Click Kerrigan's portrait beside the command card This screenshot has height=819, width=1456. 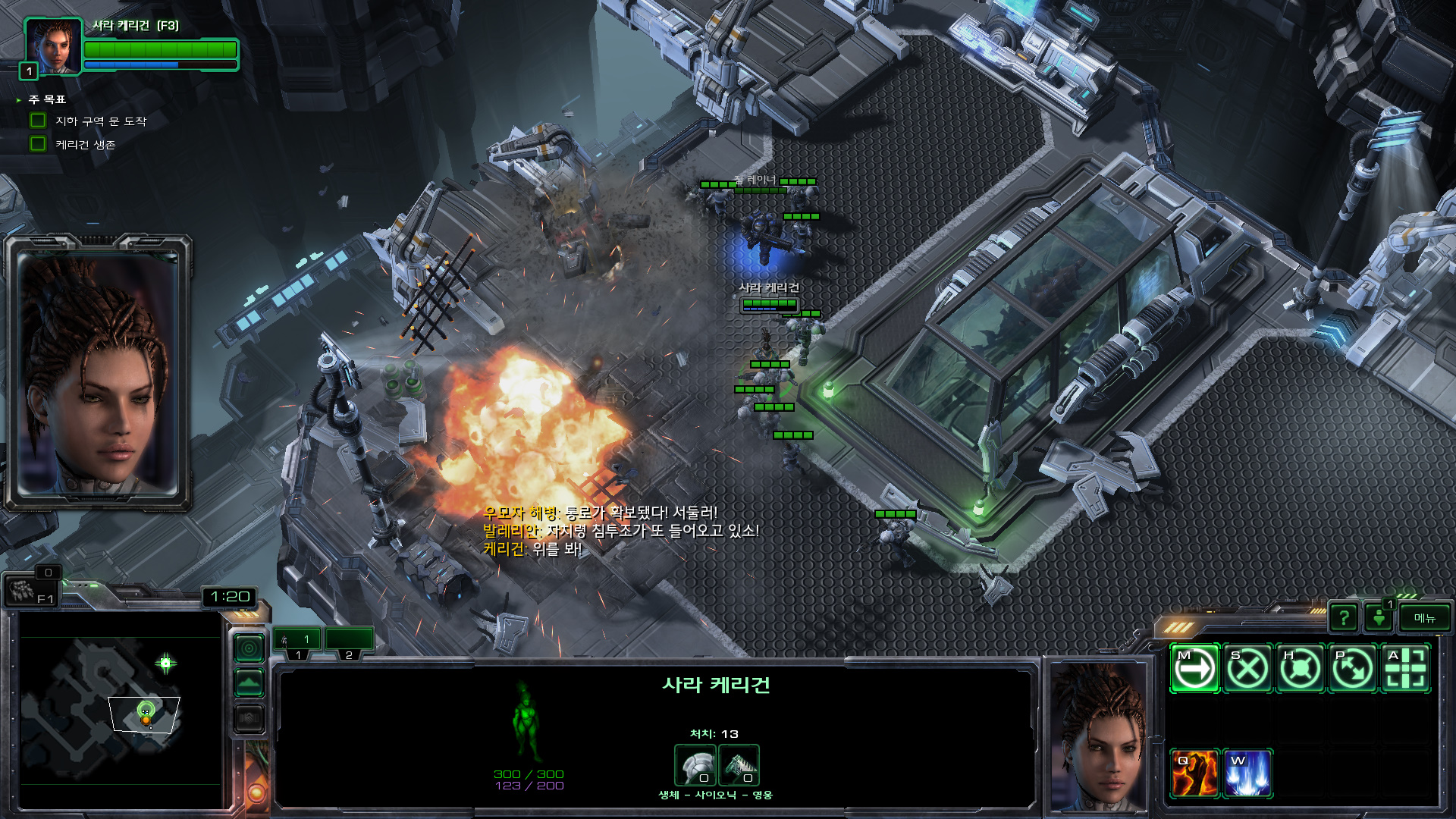1099,734
